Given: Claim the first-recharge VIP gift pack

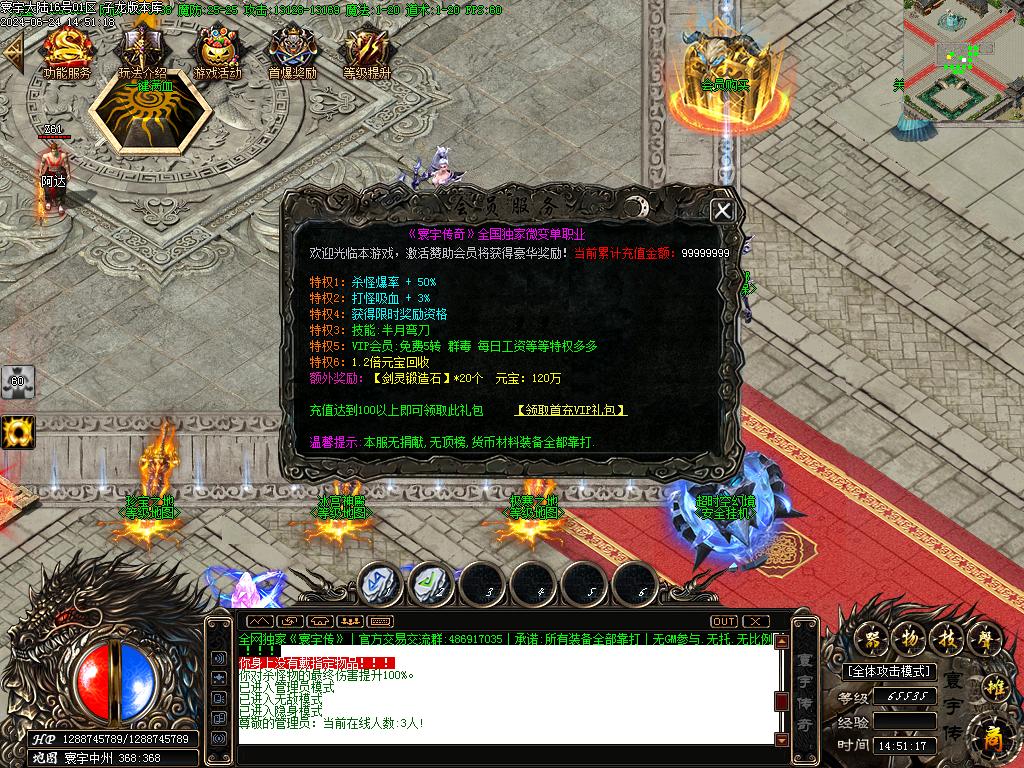Looking at the screenshot, I should pos(571,410).
